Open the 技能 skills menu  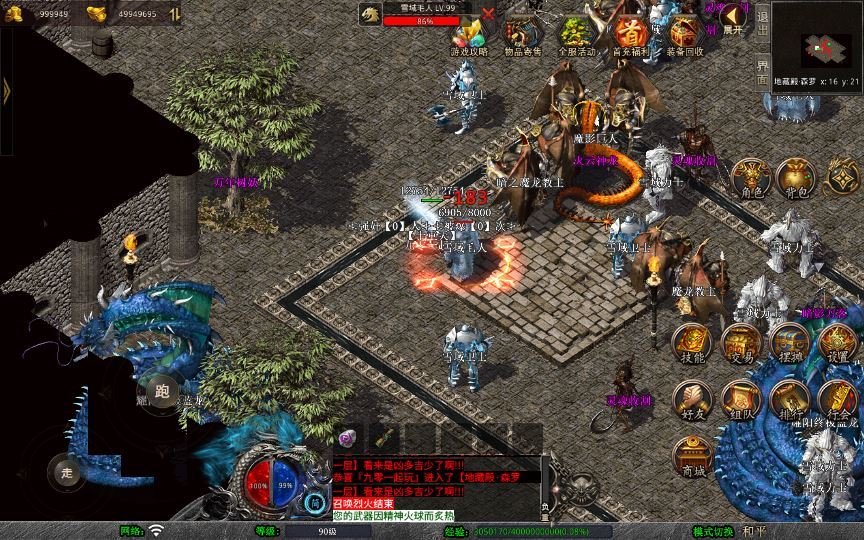click(691, 343)
